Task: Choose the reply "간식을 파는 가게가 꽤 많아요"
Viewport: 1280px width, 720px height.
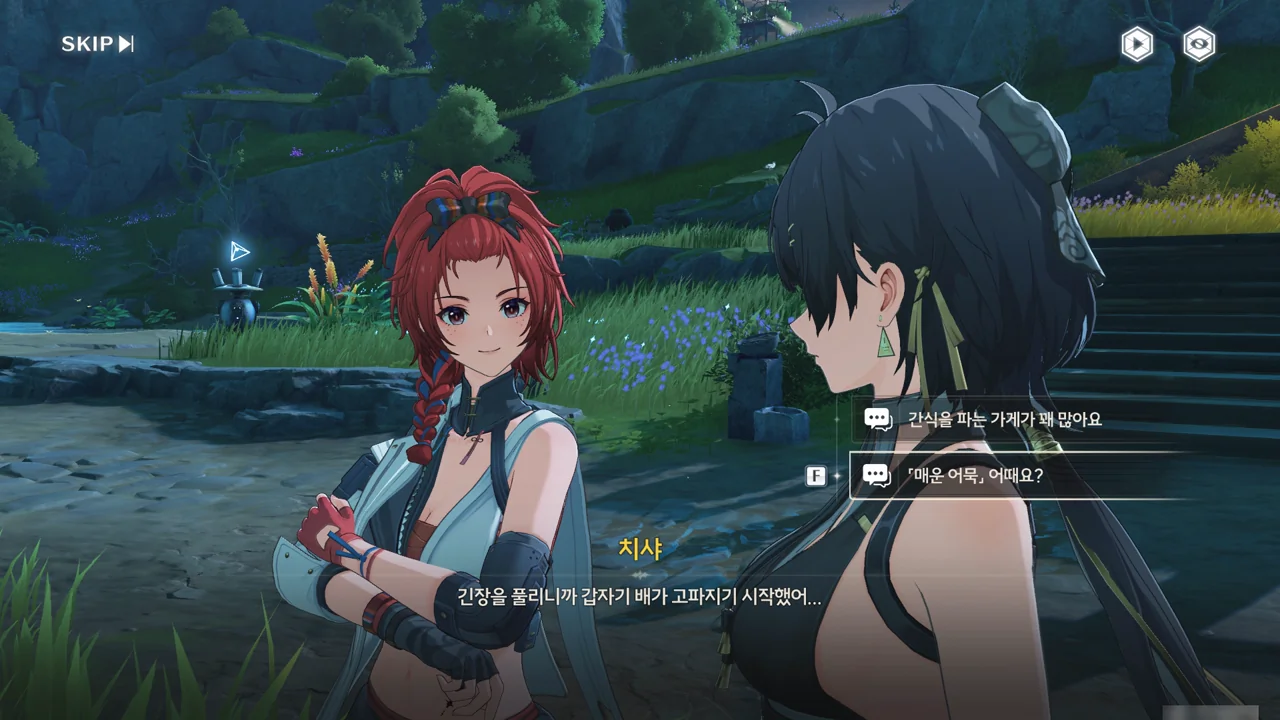Action: (x=1004, y=420)
